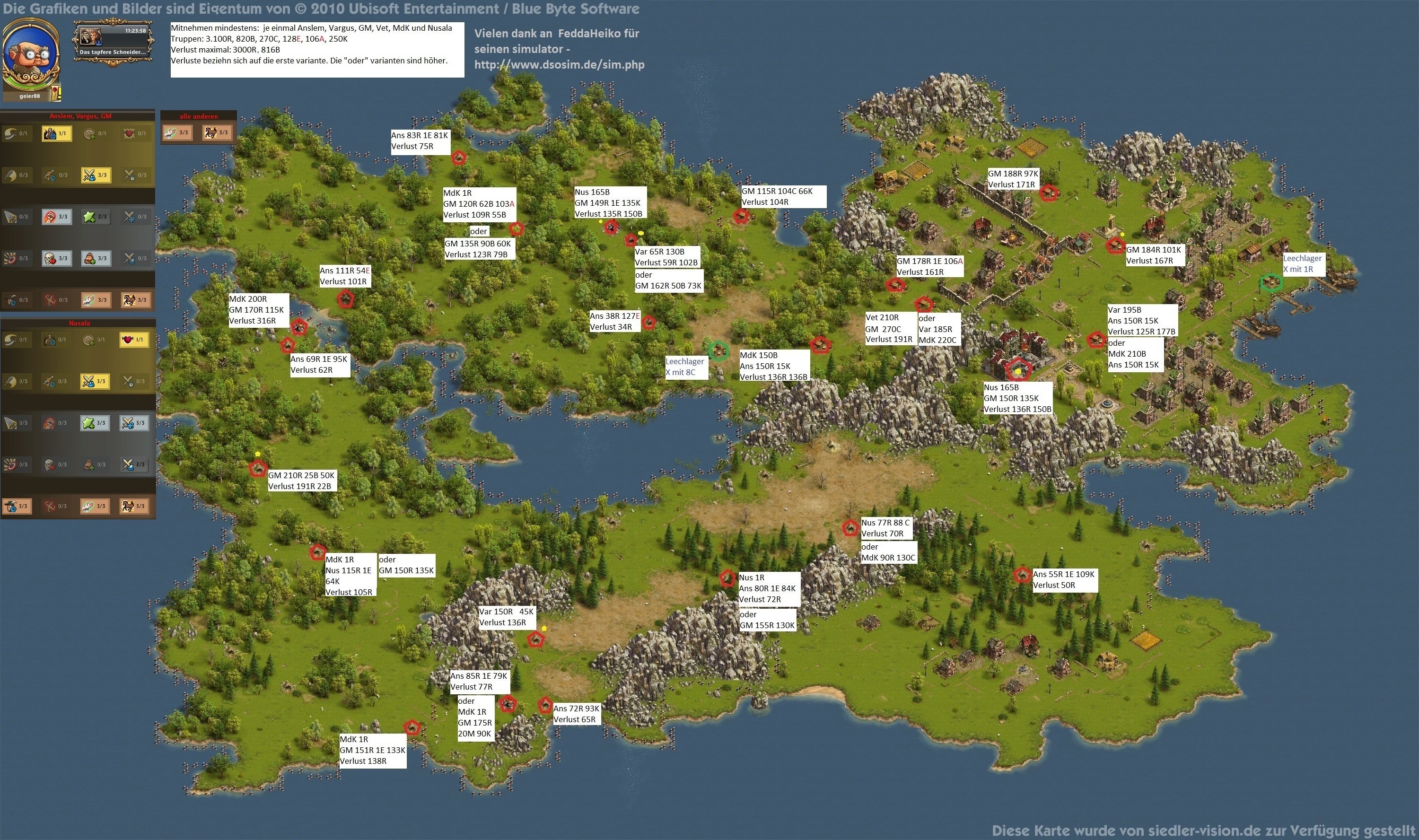1419x840 pixels.
Task: Pick Nusala's feathered hat man 3/3 skill
Action: click(x=17, y=506)
